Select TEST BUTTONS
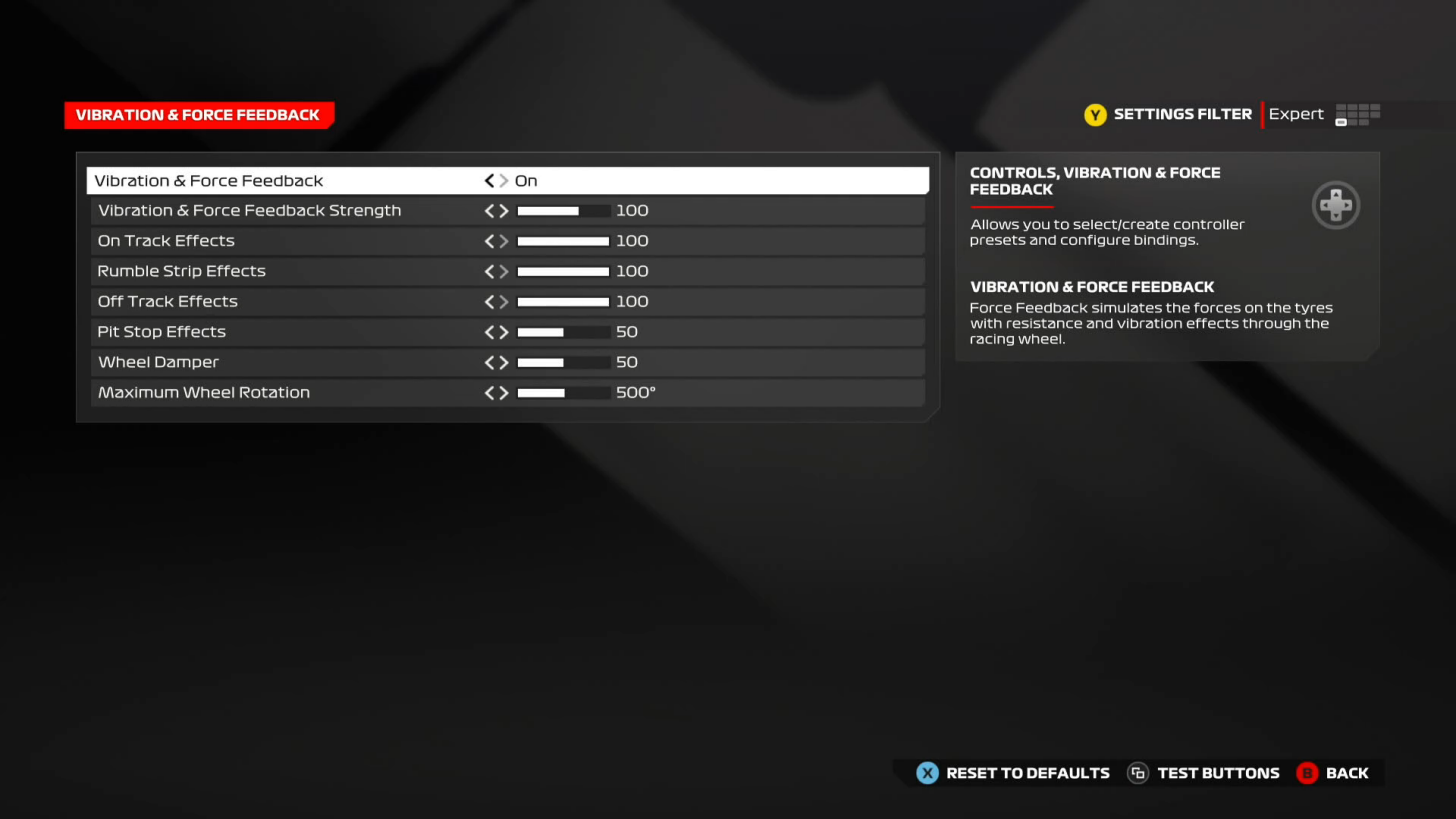This screenshot has width=1456, height=819. [1218, 772]
